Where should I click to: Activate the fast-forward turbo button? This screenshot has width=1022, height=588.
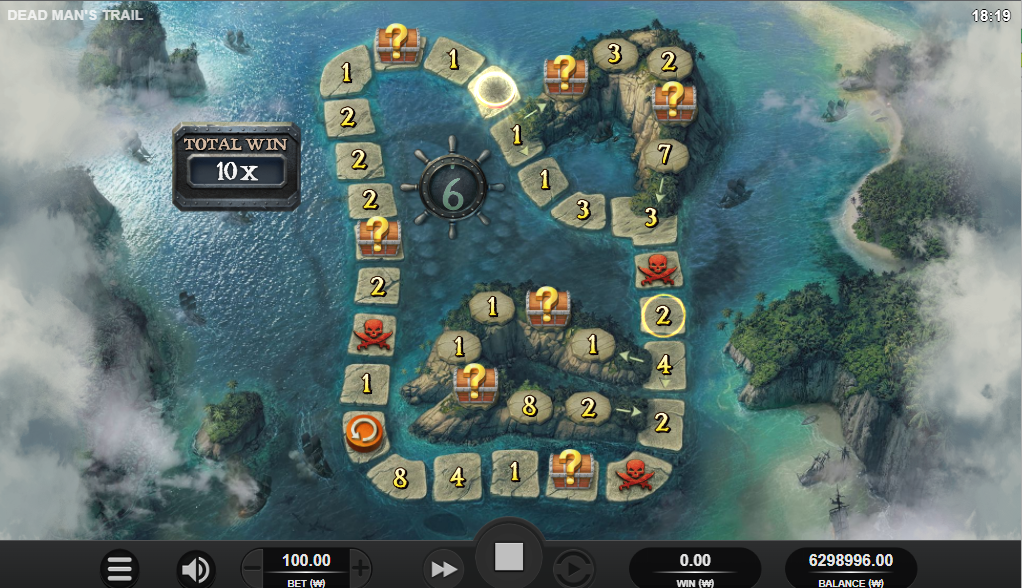[443, 569]
